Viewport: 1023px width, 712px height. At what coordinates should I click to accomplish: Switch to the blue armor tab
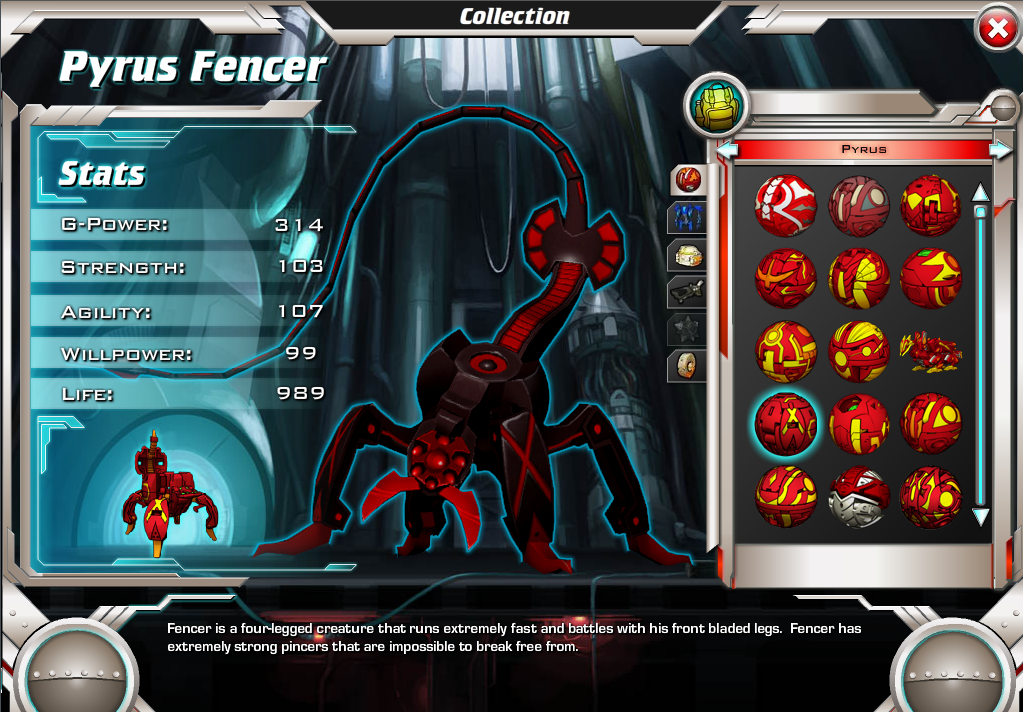(688, 217)
